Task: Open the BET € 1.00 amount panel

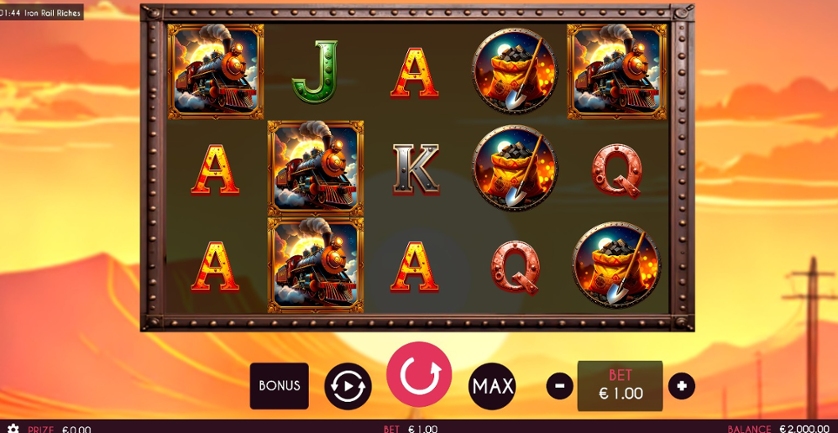Action: point(620,385)
